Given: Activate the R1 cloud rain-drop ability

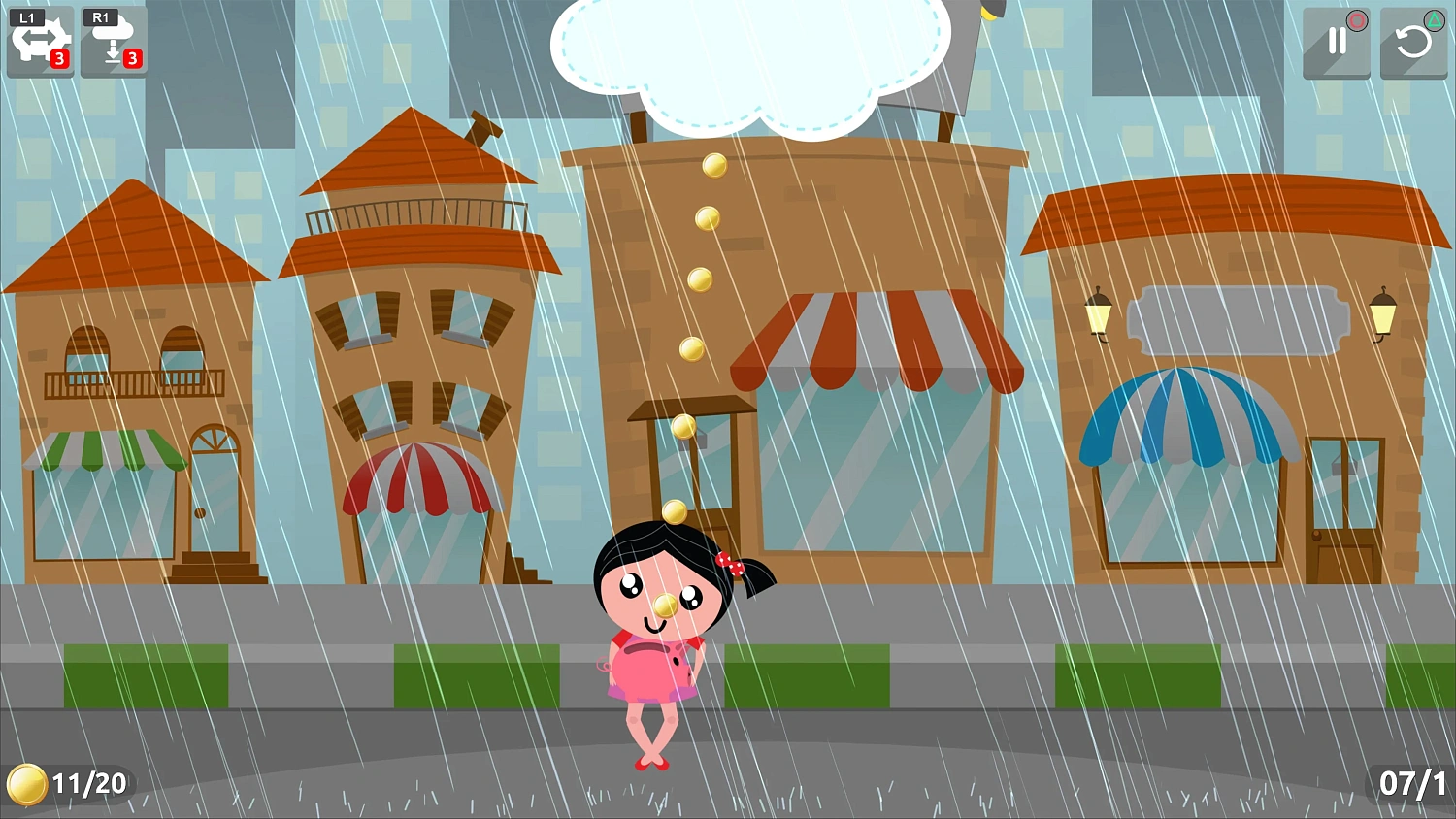Looking at the screenshot, I should (114, 41).
